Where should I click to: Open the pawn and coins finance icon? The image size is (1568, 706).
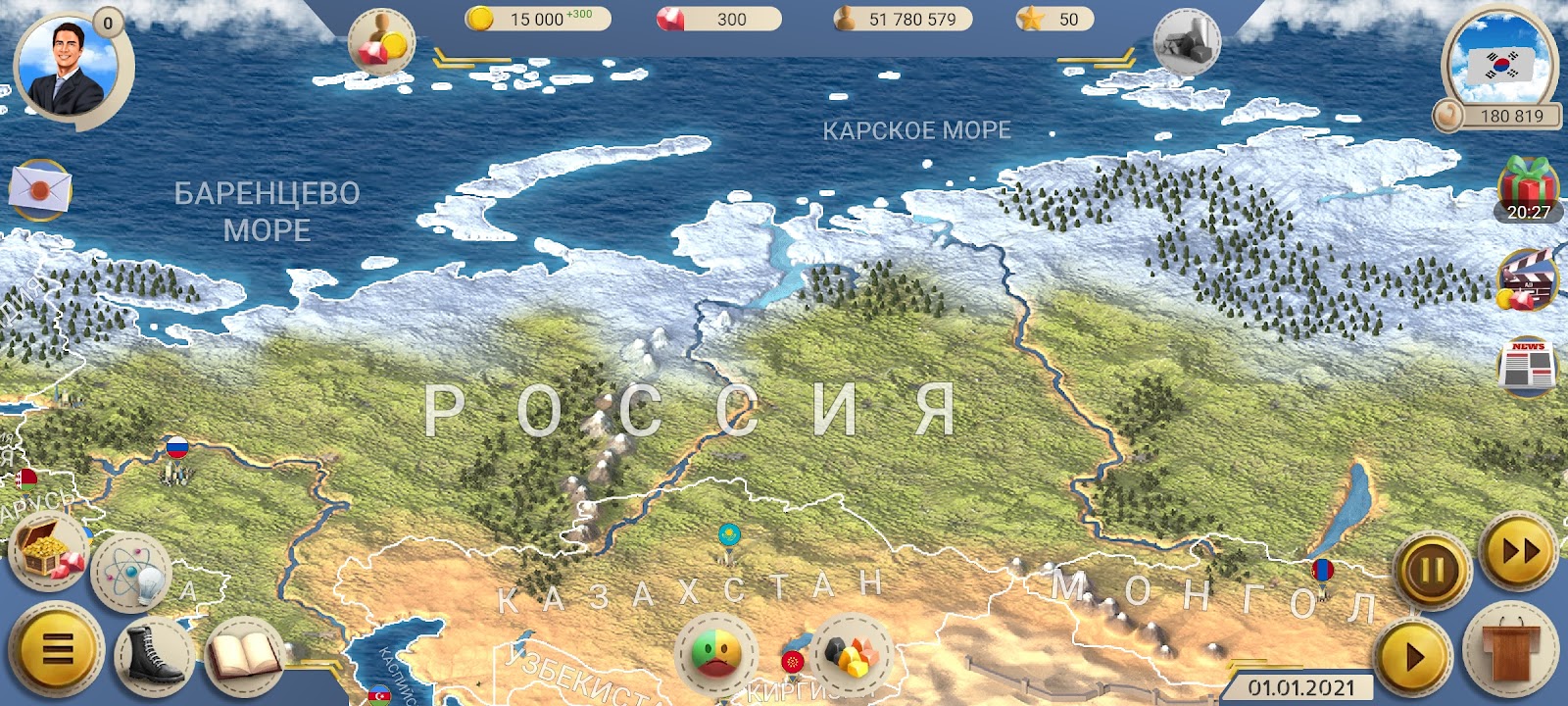pyautogui.click(x=381, y=44)
